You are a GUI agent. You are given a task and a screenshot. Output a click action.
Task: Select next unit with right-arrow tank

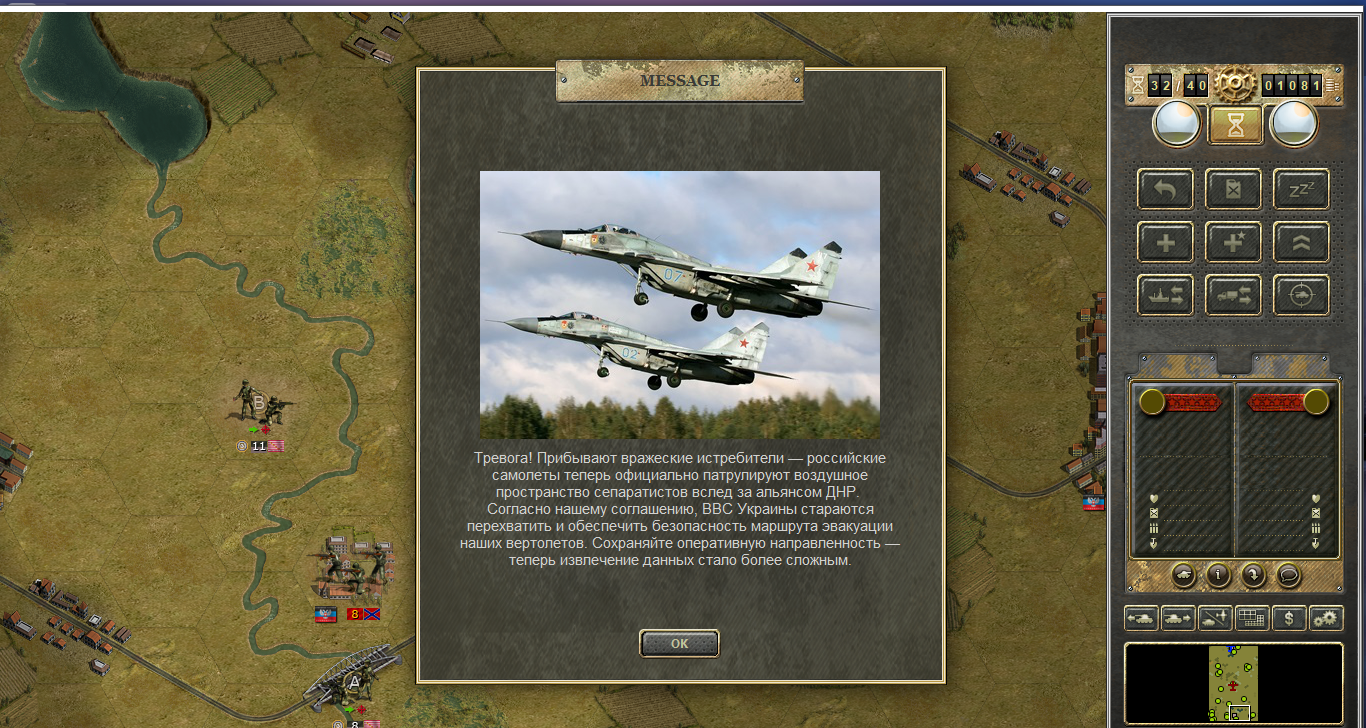pos(1178,618)
